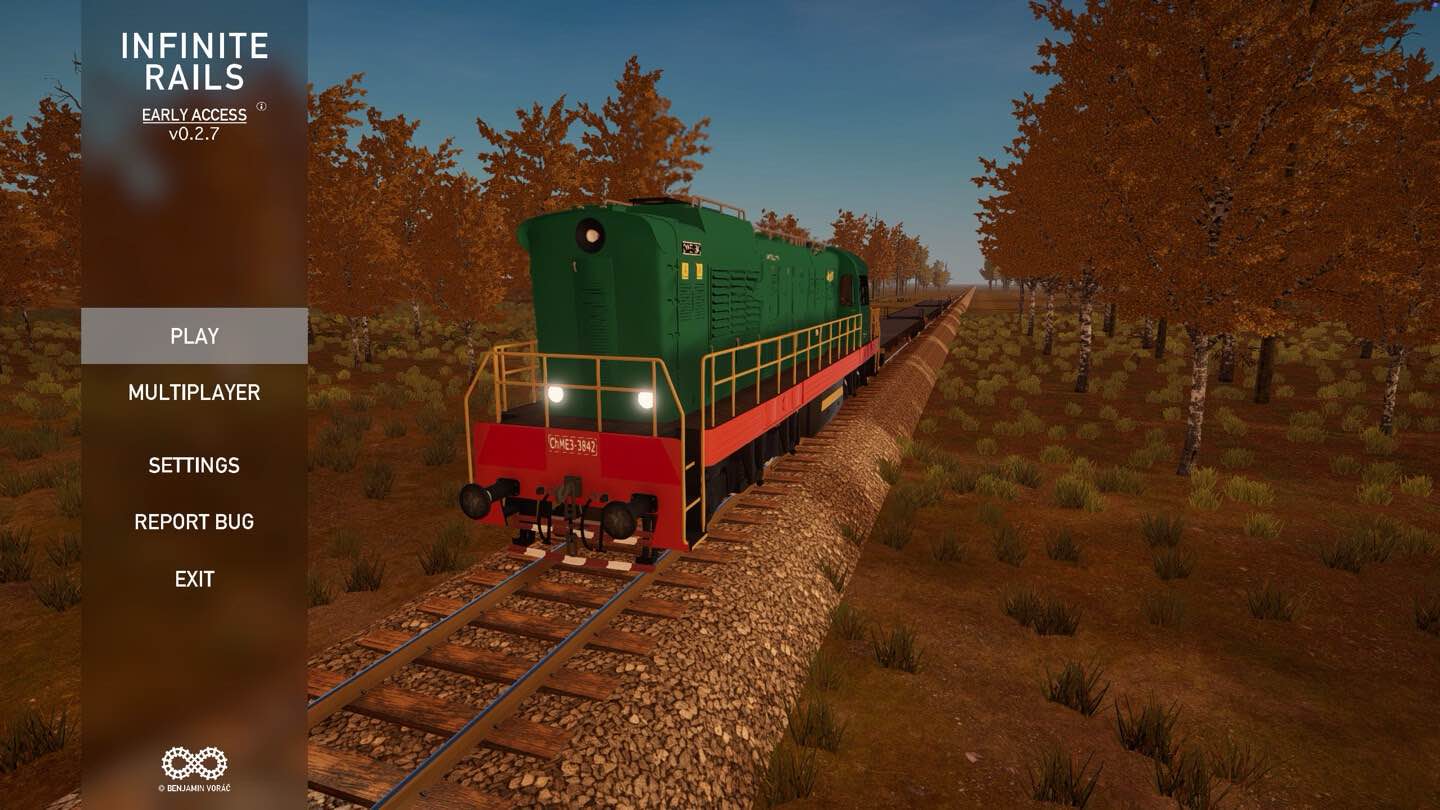Start the game with PLAY
This screenshot has height=810, width=1440.
point(194,336)
